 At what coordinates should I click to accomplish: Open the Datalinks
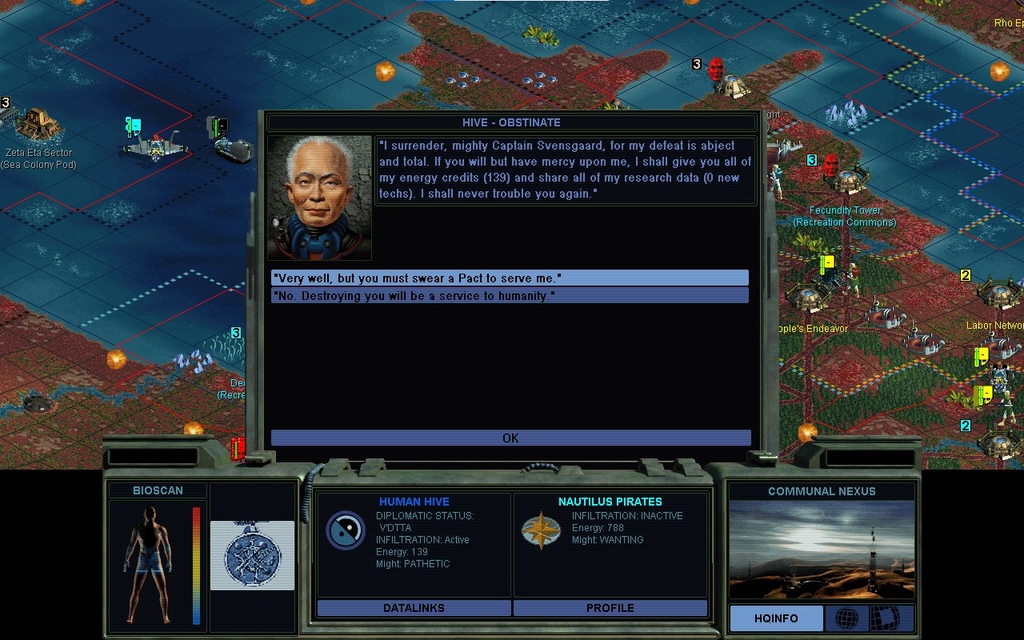coord(413,608)
